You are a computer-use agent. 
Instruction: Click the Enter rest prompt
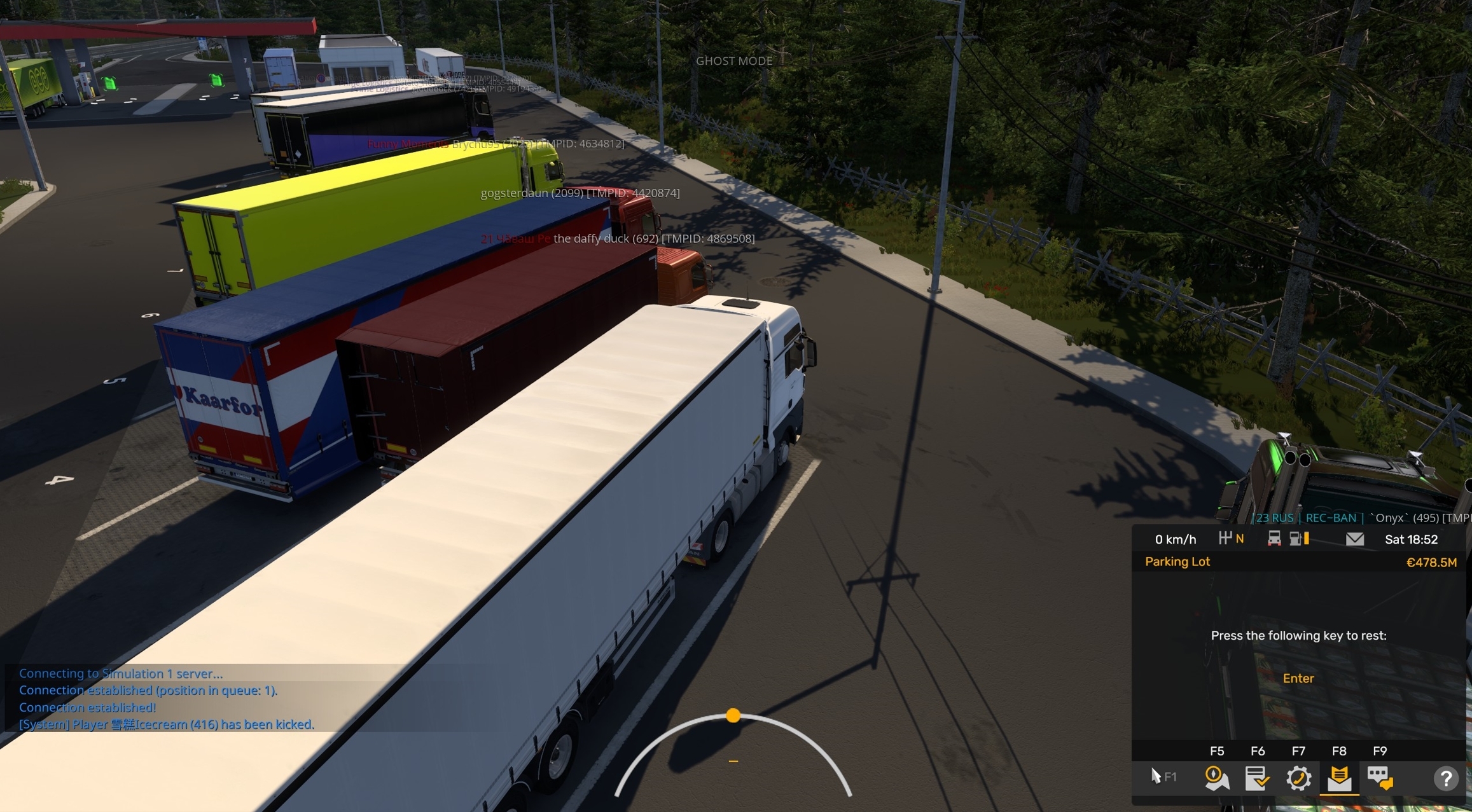(x=1298, y=678)
